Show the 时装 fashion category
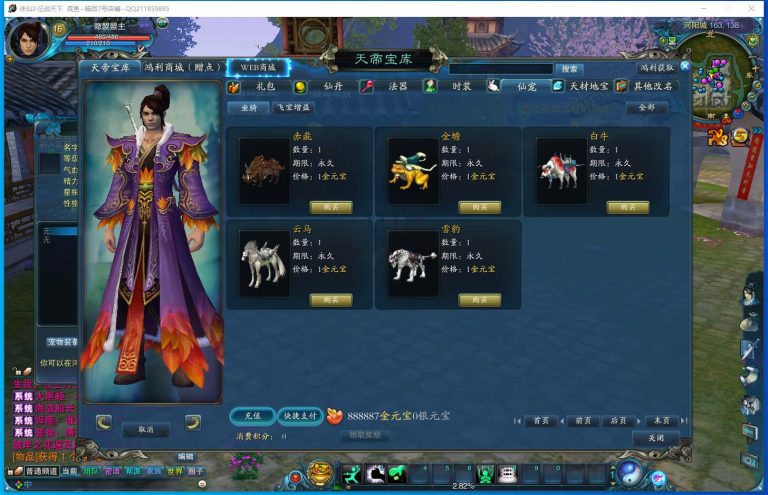Screen dimensions: 768x495 tap(461, 86)
